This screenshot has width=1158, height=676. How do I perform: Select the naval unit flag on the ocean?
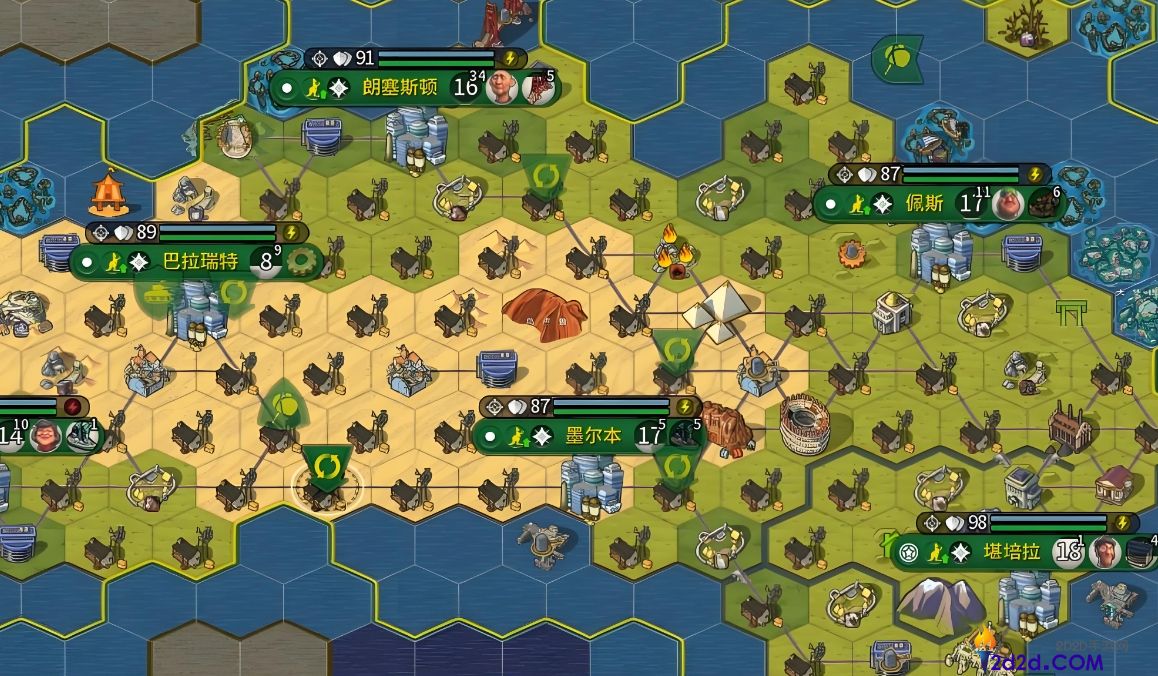click(896, 60)
